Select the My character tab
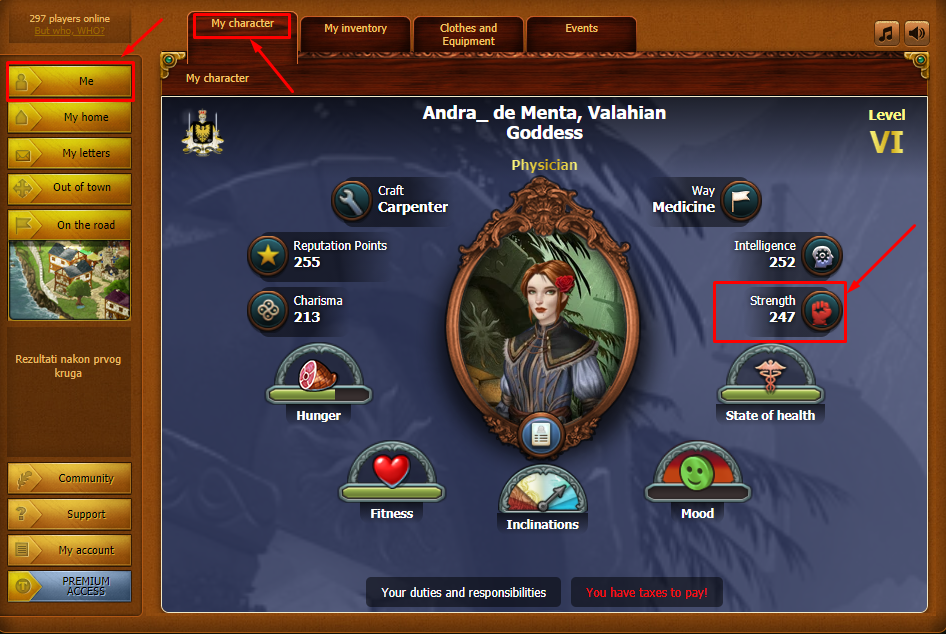This screenshot has height=634, width=946. [242, 24]
